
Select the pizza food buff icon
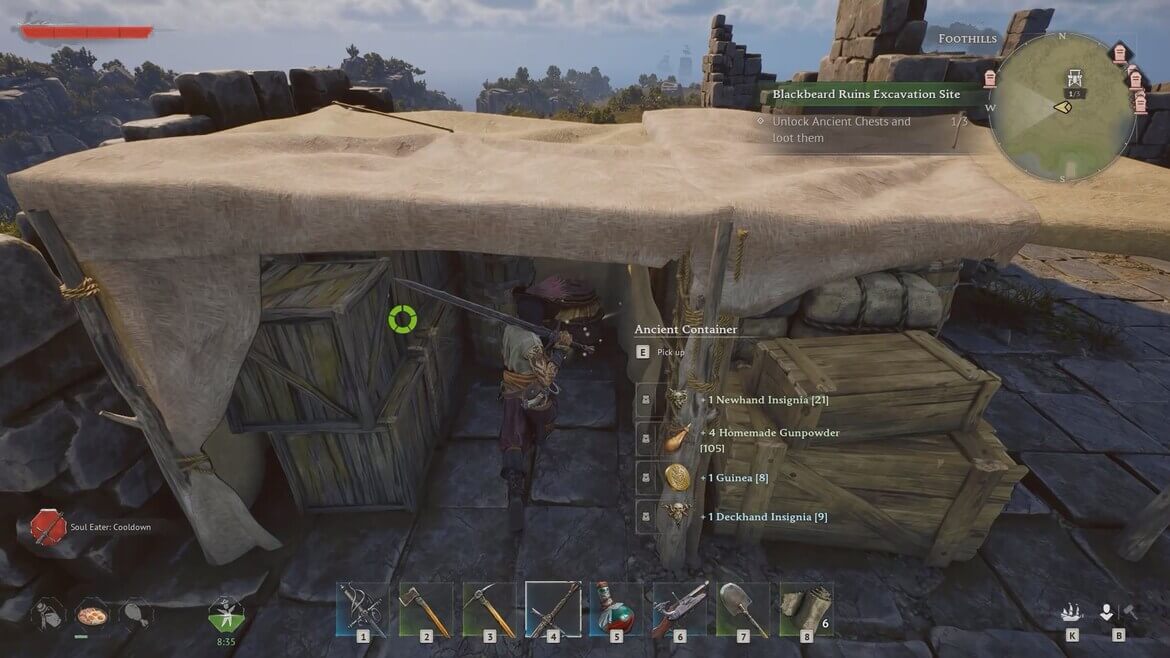(x=91, y=613)
